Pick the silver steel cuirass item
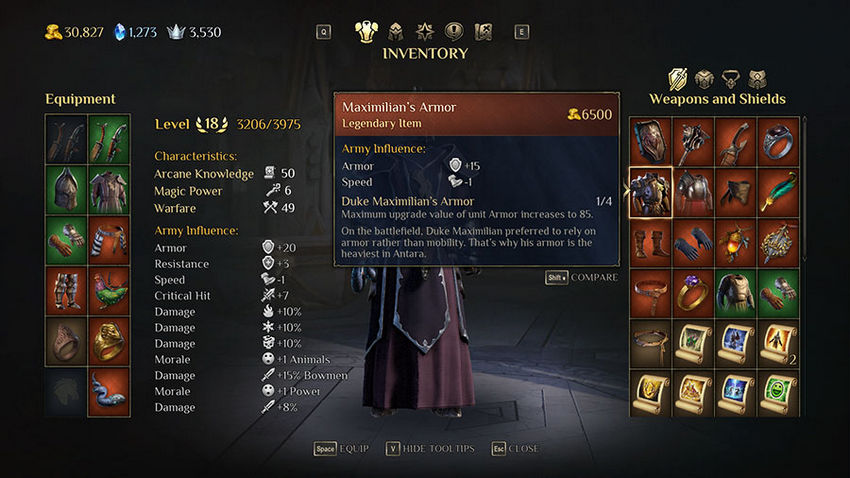 (x=692, y=190)
